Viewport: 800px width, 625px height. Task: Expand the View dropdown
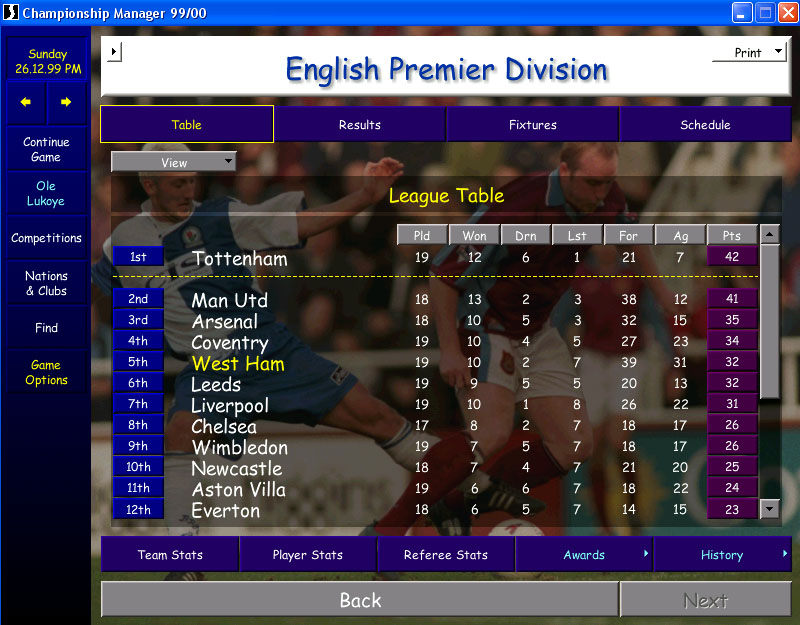coord(174,162)
